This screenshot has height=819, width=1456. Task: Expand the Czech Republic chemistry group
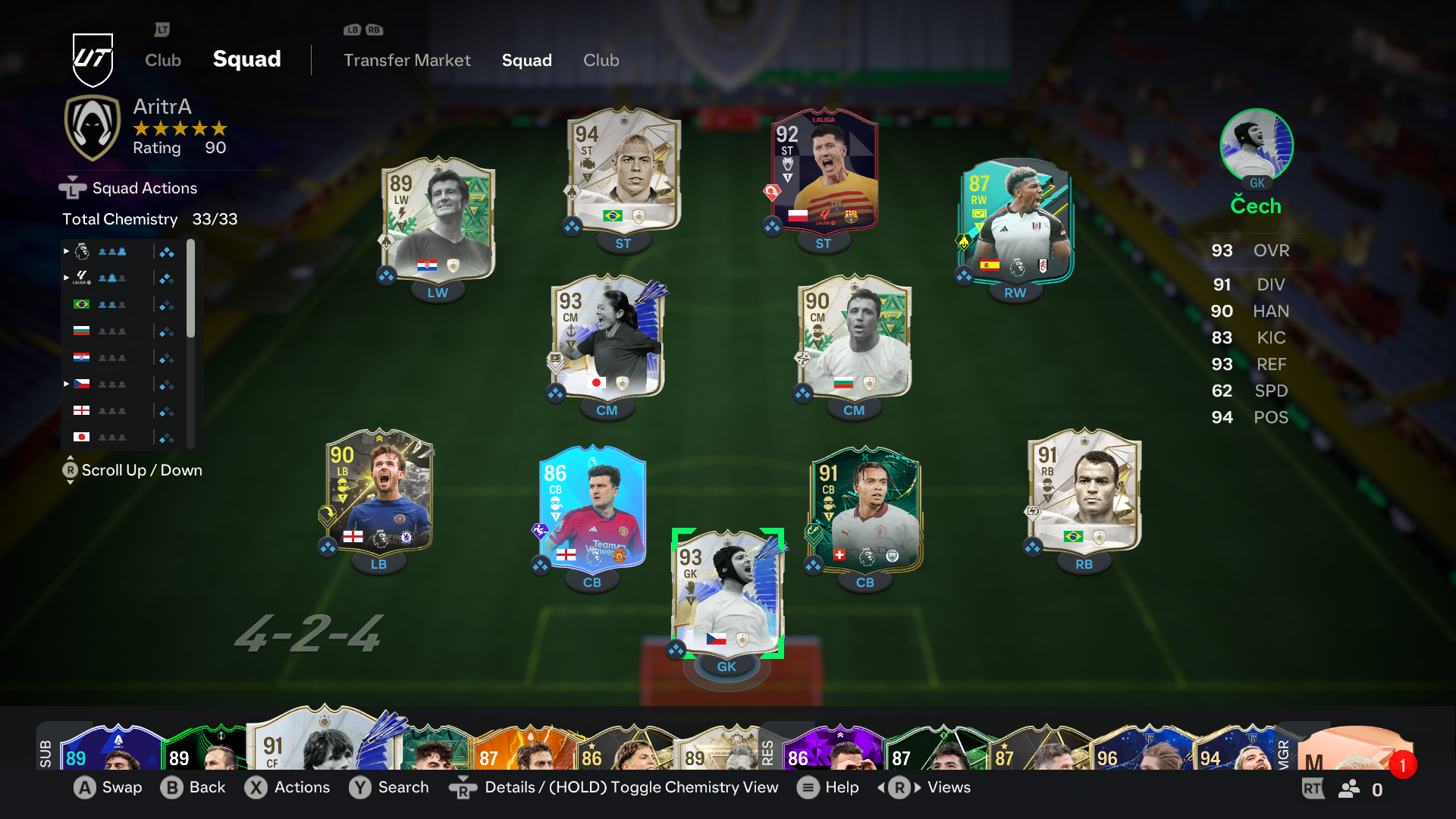(66, 384)
